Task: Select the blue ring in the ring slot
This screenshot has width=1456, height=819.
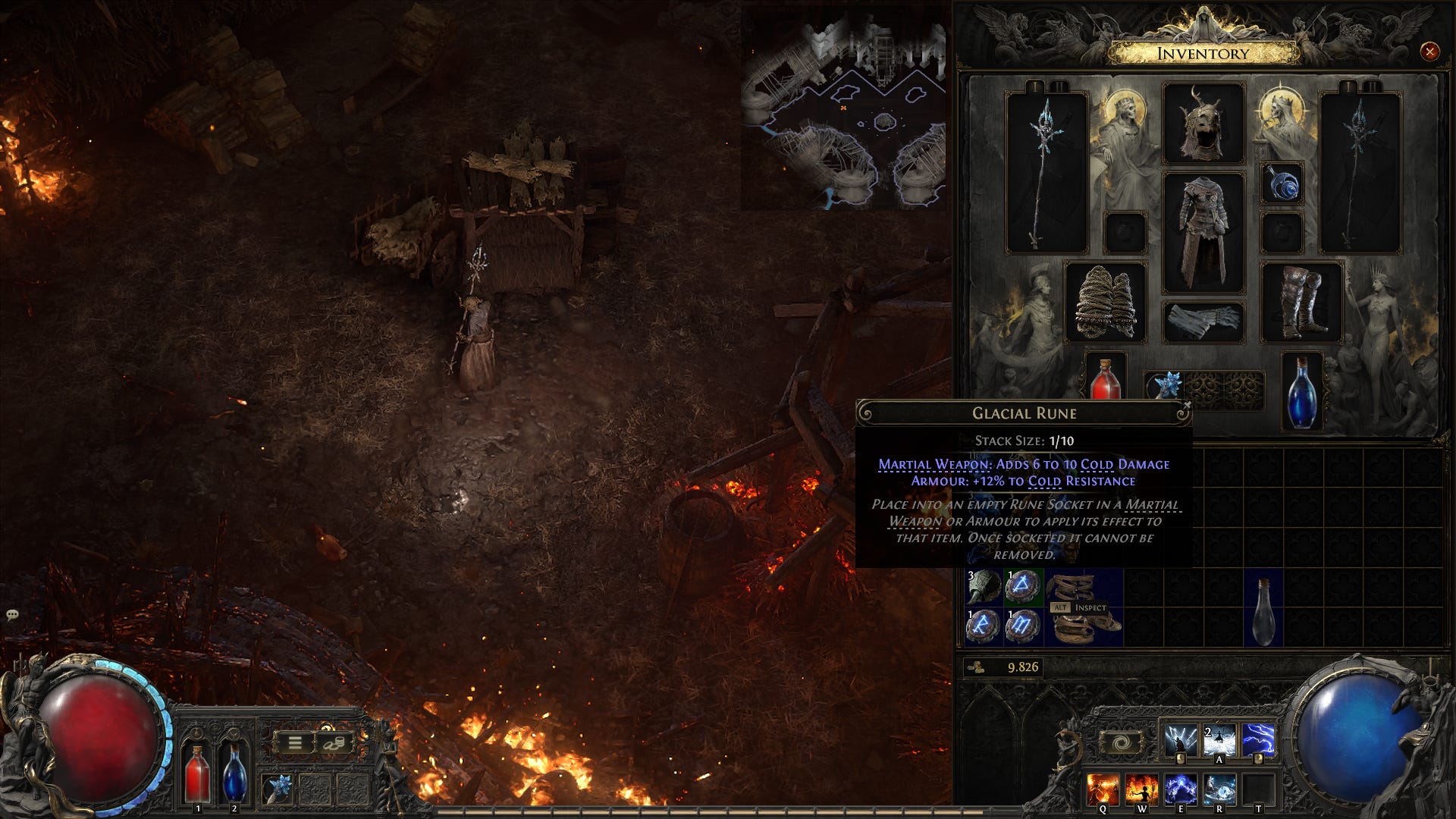Action: pyautogui.click(x=1282, y=184)
